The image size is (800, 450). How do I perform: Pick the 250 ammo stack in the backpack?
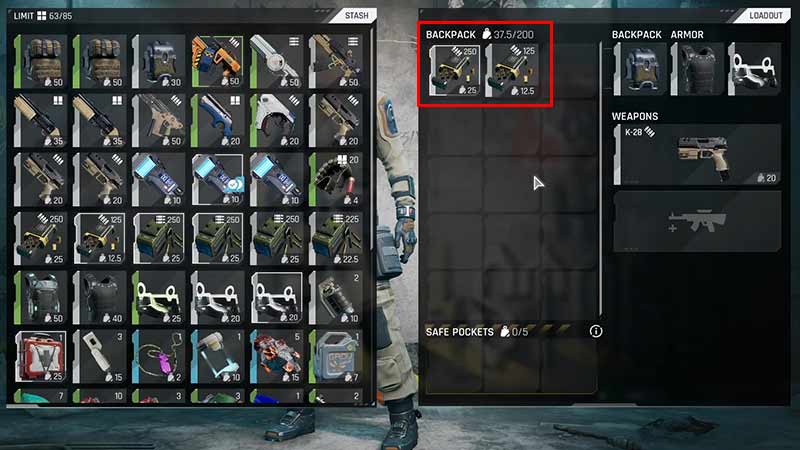point(453,71)
